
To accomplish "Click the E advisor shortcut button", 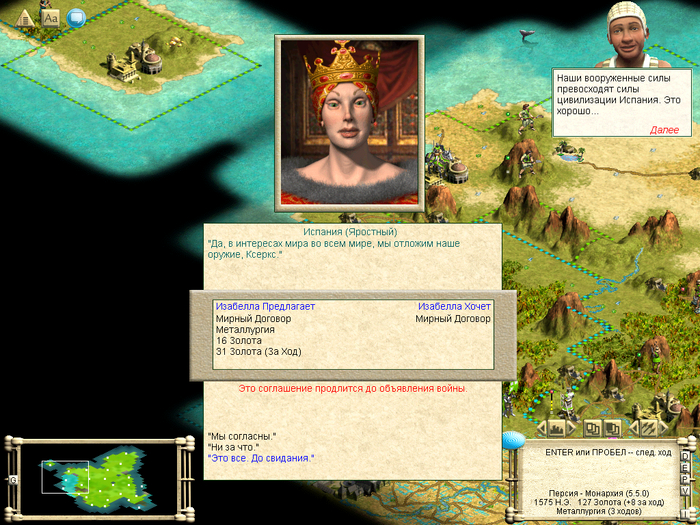I will click(685, 466).
